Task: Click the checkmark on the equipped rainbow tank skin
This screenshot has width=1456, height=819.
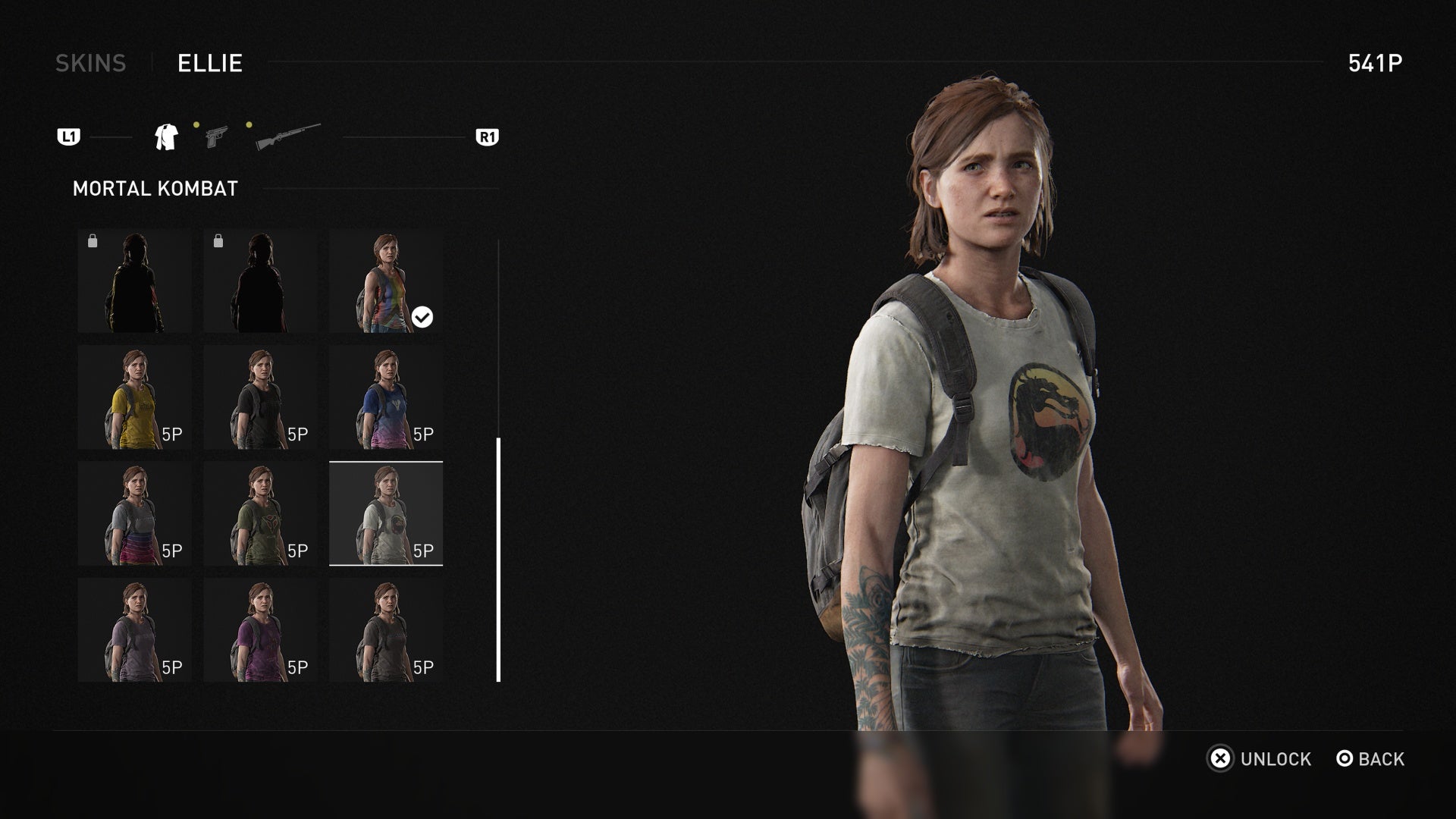Action: click(x=423, y=317)
